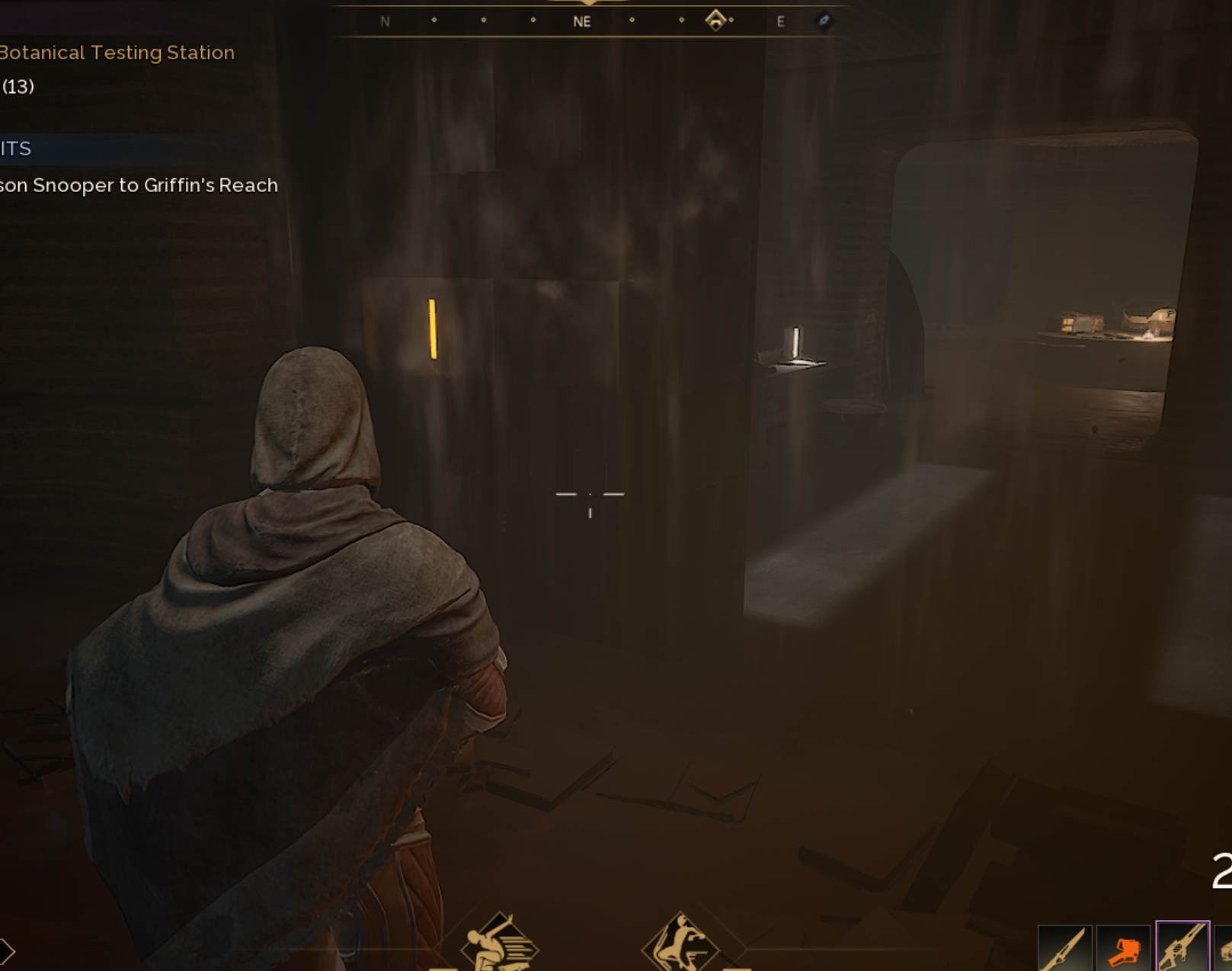Click the gold base marker on compass

click(715, 21)
